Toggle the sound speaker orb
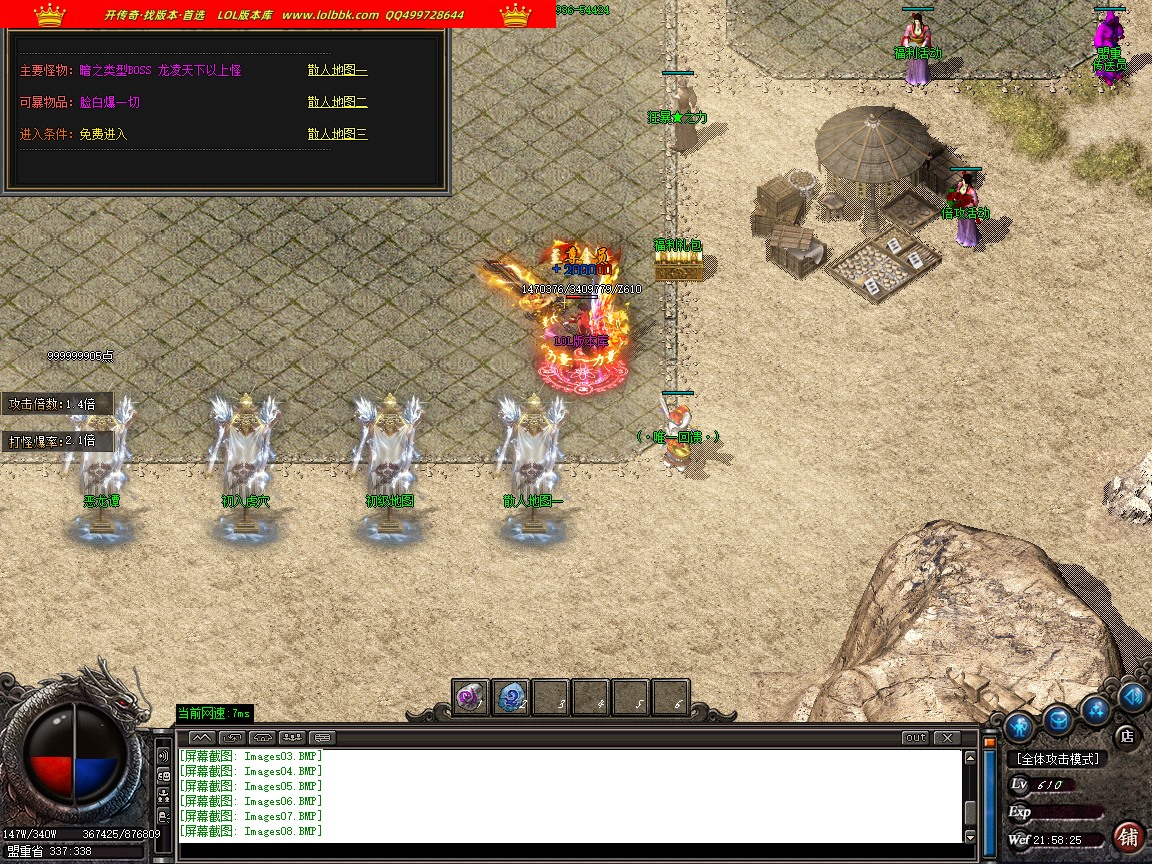This screenshot has width=1152, height=864. [1133, 695]
